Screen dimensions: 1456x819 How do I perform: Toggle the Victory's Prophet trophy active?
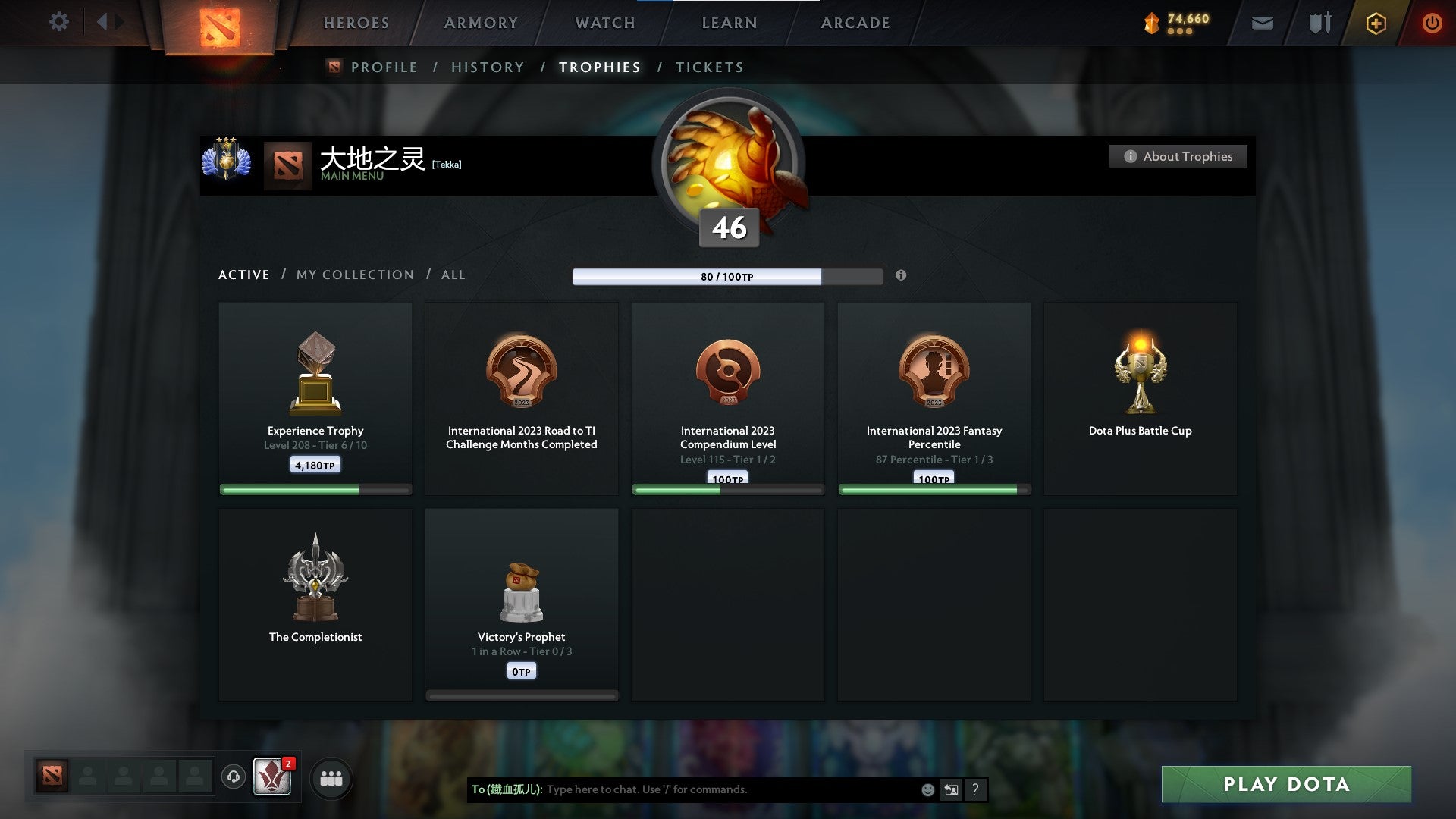tap(522, 603)
